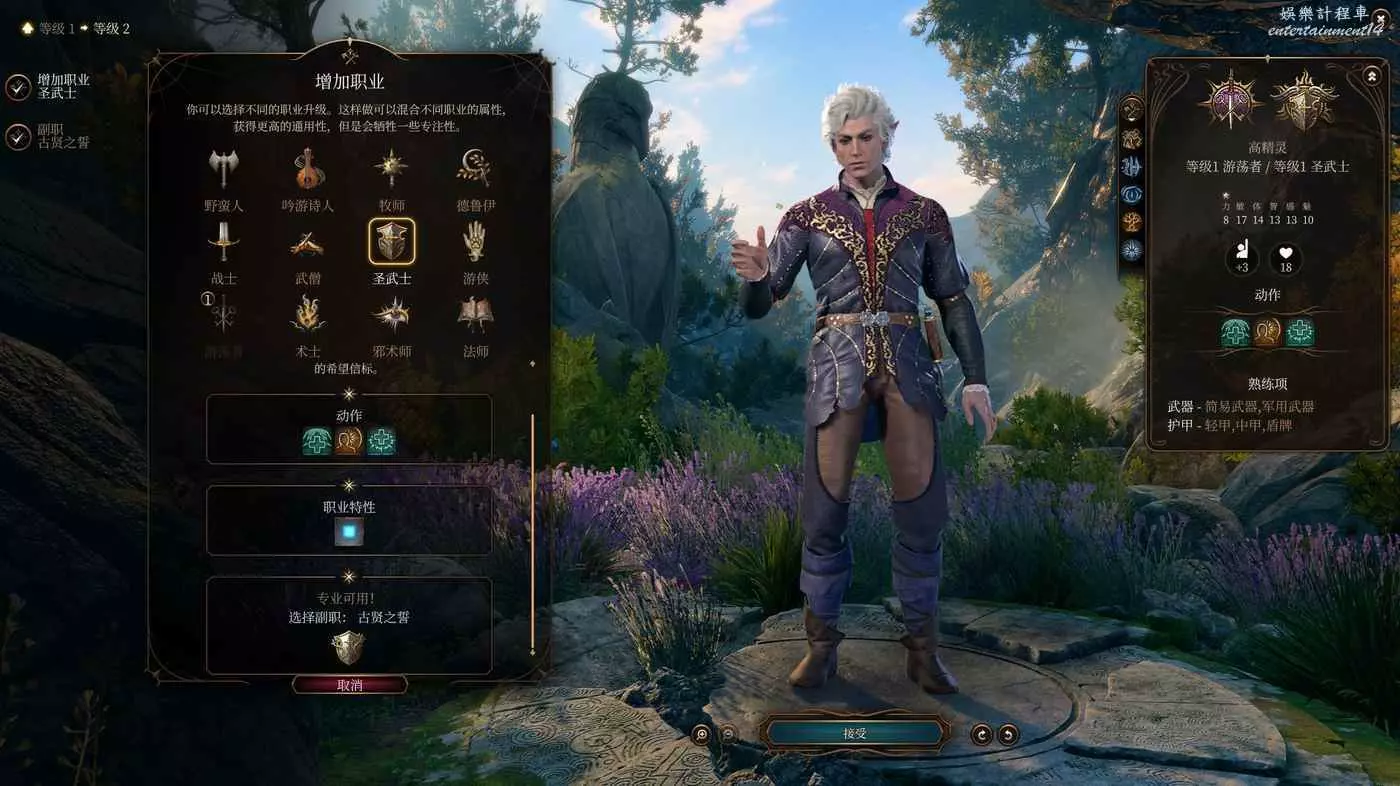Screen dimensions: 1400x786
Task: Choose the 法师 wizard class
Action: point(475,316)
